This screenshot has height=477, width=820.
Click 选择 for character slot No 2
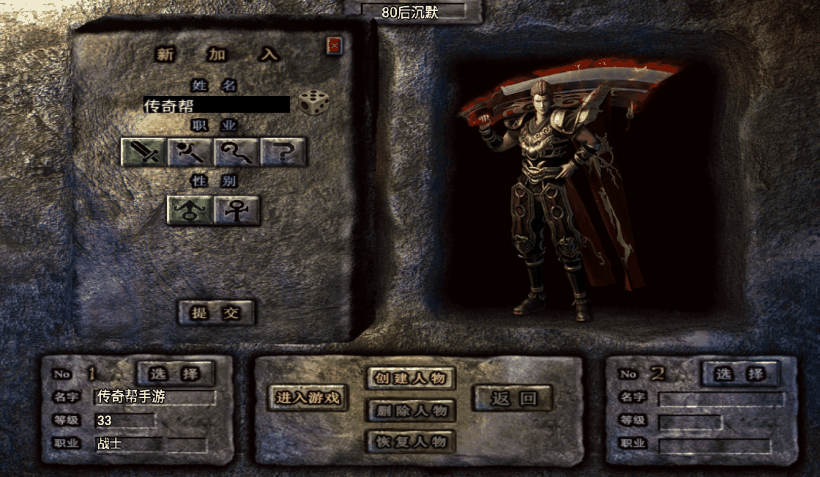point(740,374)
